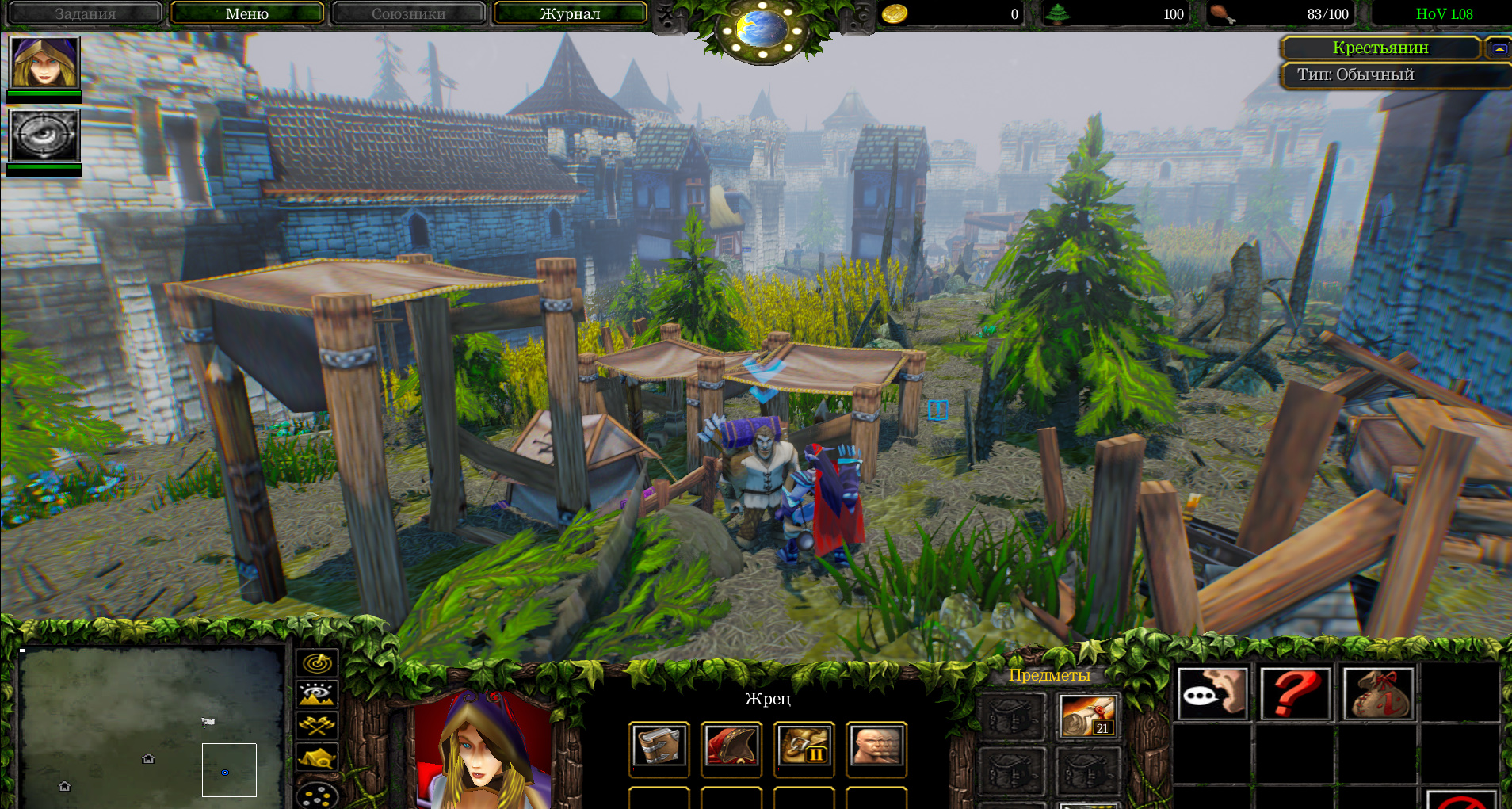1512x809 pixels.
Task: Select the red hood icon
Action: (x=731, y=746)
